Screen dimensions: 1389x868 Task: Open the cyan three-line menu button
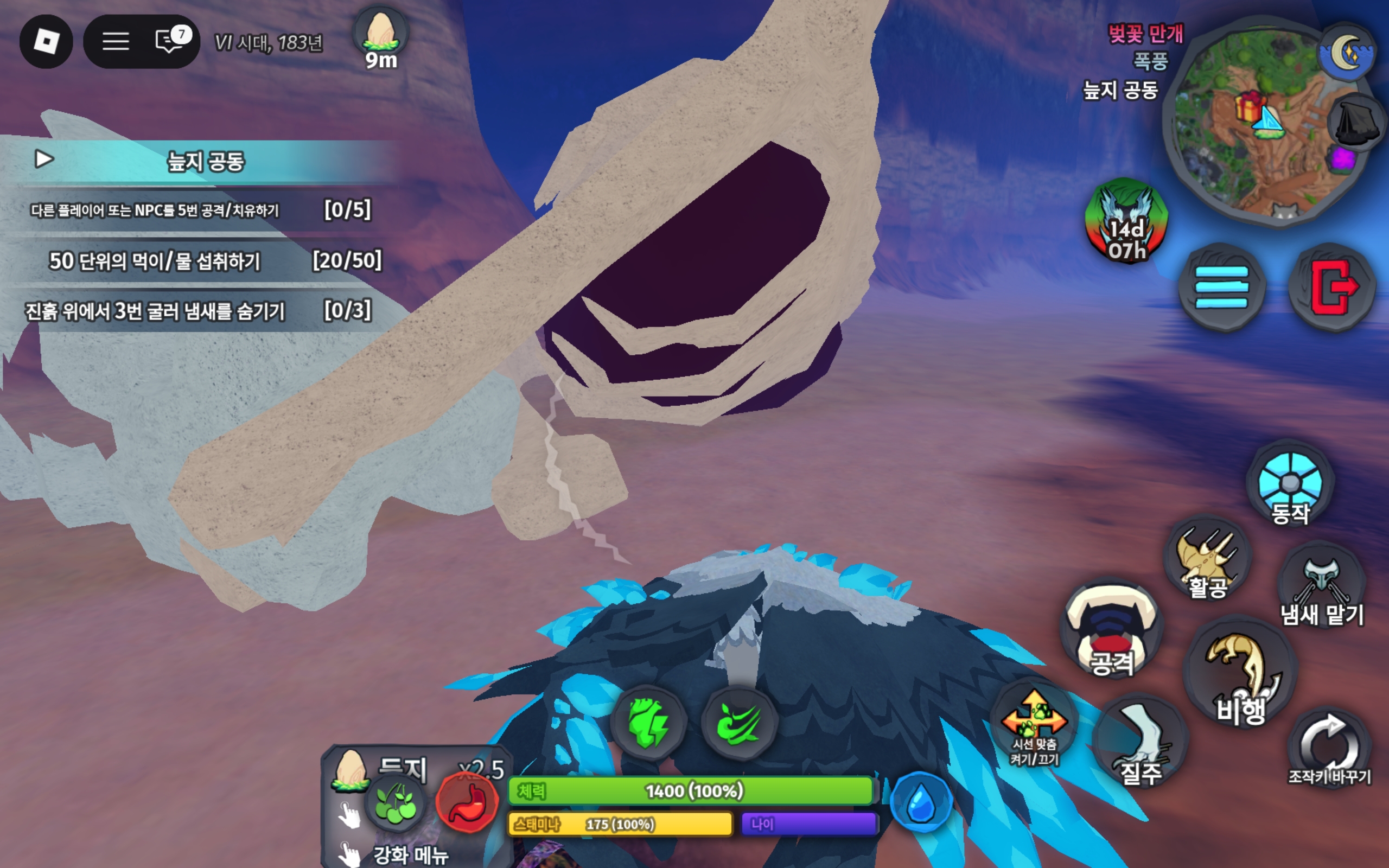tap(1221, 286)
